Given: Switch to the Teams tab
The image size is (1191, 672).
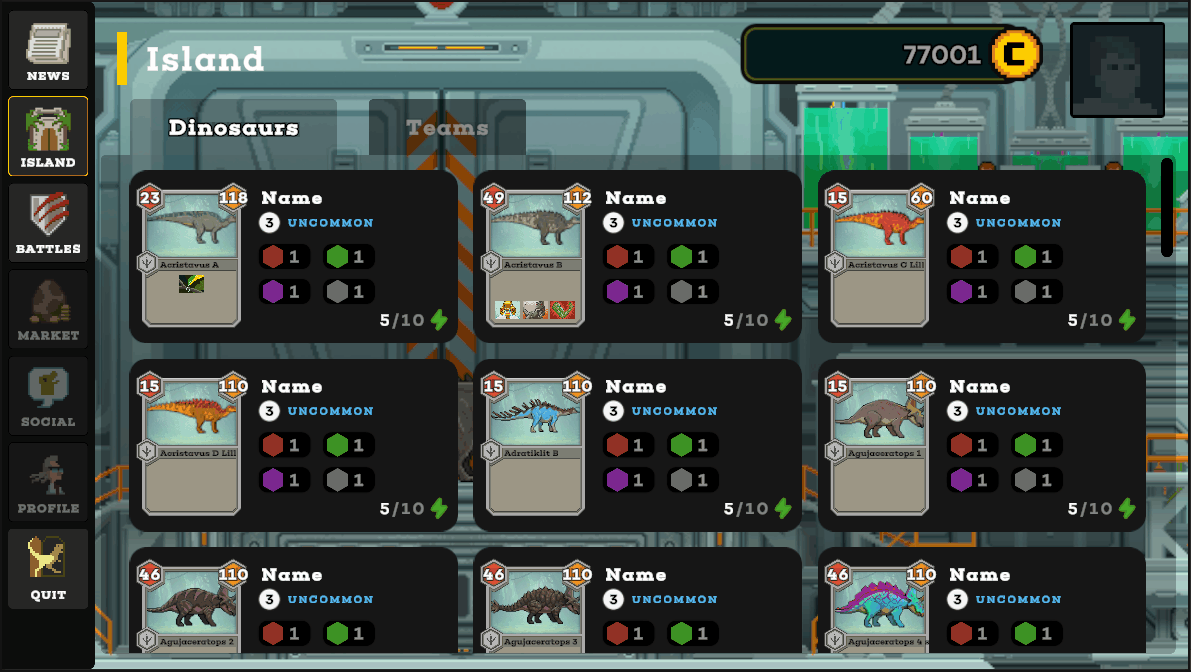Looking at the screenshot, I should pyautogui.click(x=447, y=128).
